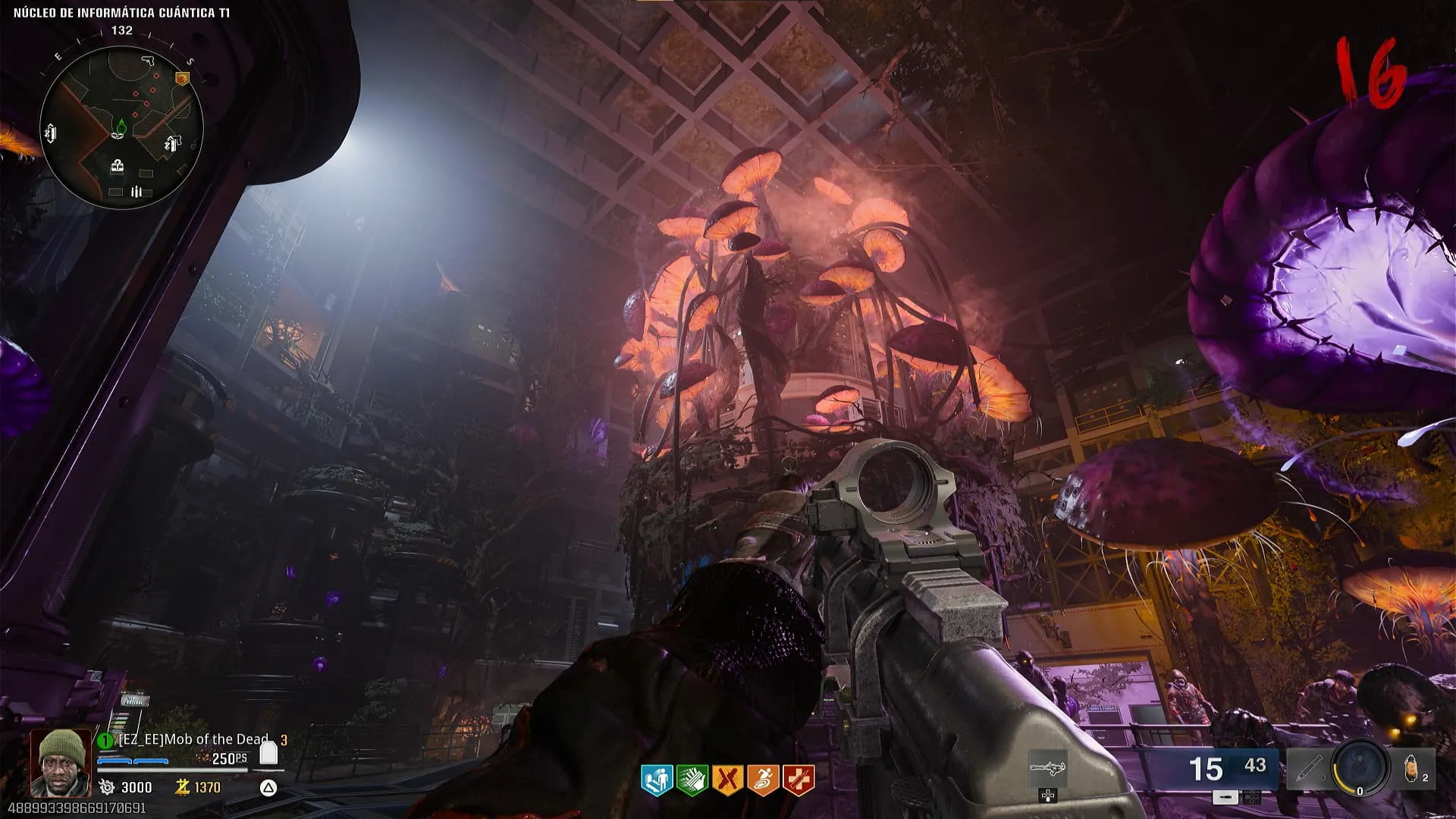Select the scorestreak weapon icon slot
The image size is (1456, 819).
(1047, 769)
